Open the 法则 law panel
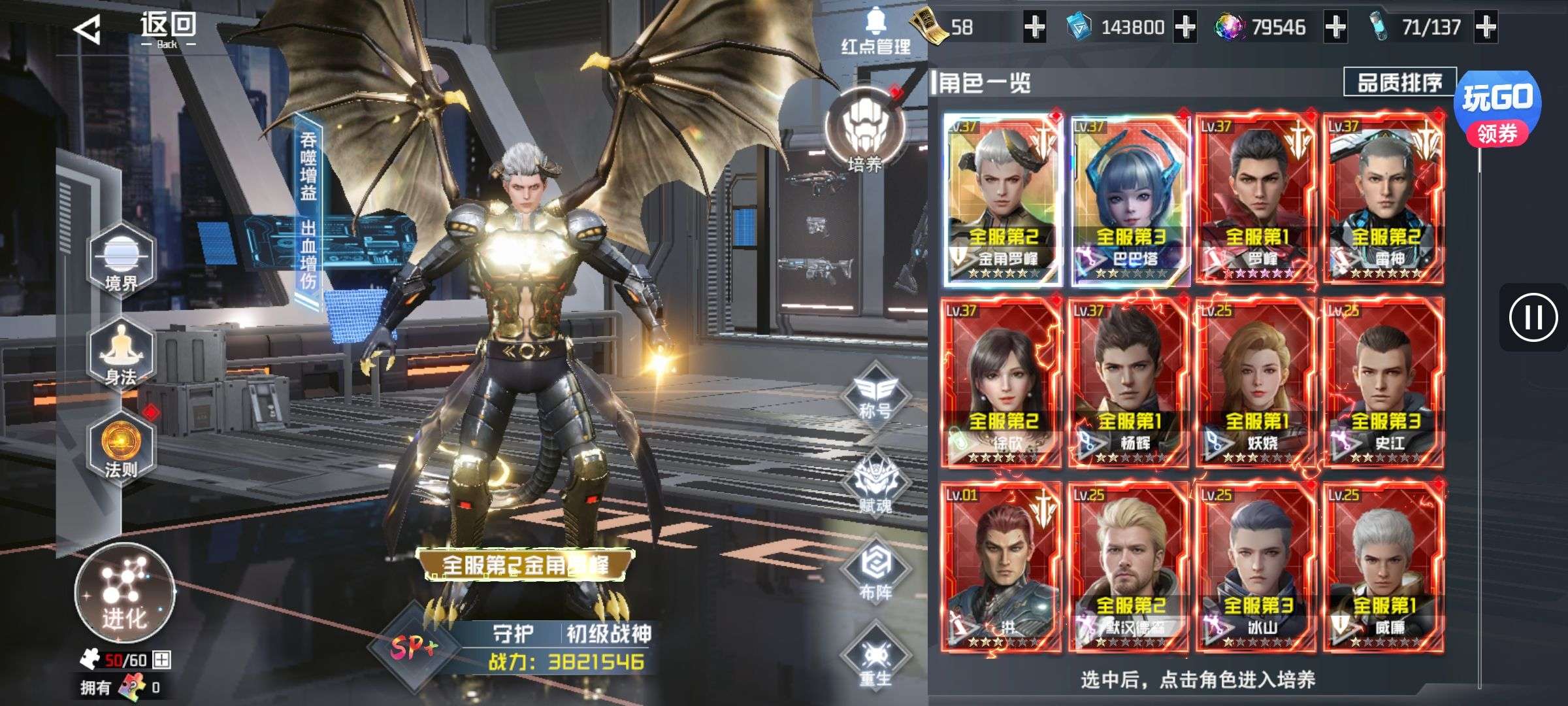The image size is (1568, 706). (121, 448)
